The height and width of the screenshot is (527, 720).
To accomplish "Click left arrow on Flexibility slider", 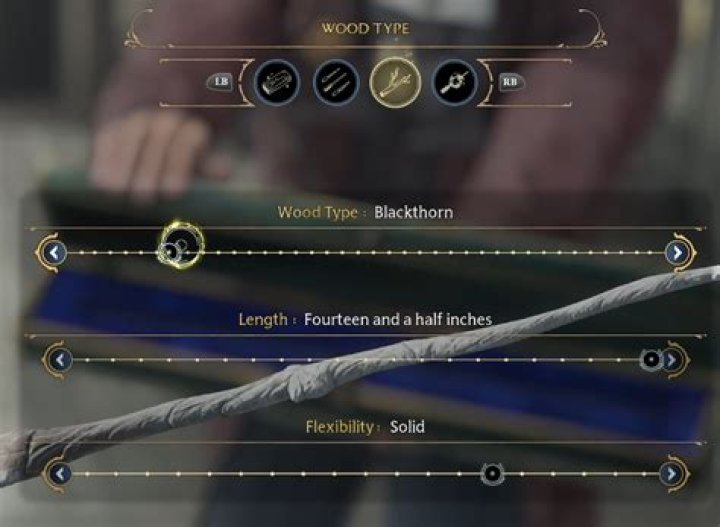I will (x=60, y=473).
